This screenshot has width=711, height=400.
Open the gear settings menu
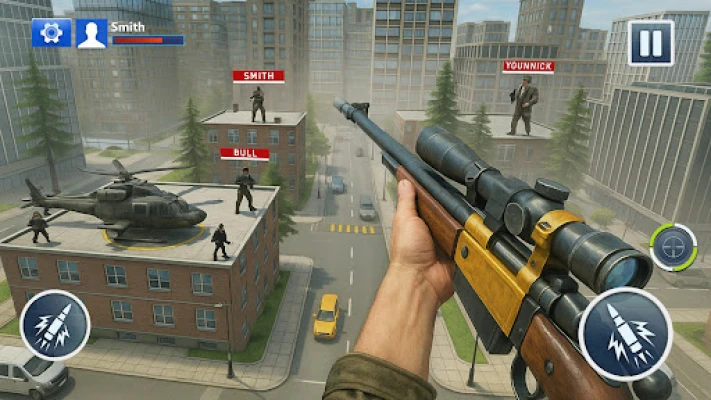tap(51, 33)
